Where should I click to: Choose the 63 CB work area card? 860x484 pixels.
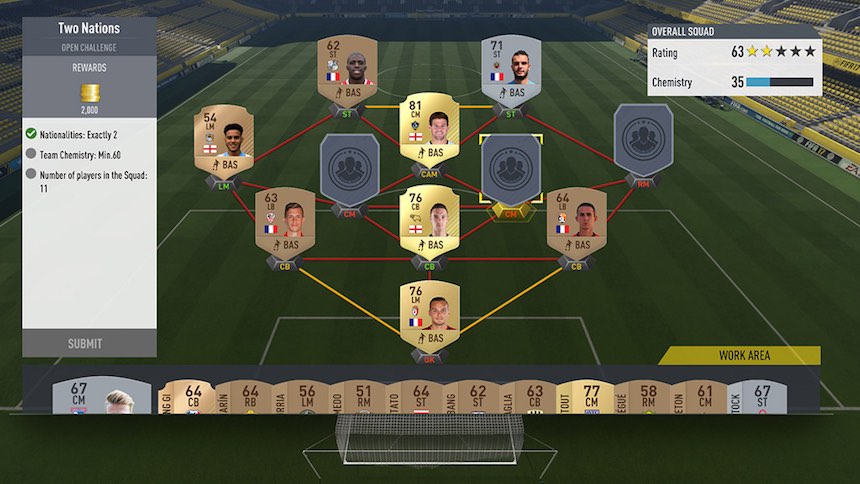pos(535,397)
